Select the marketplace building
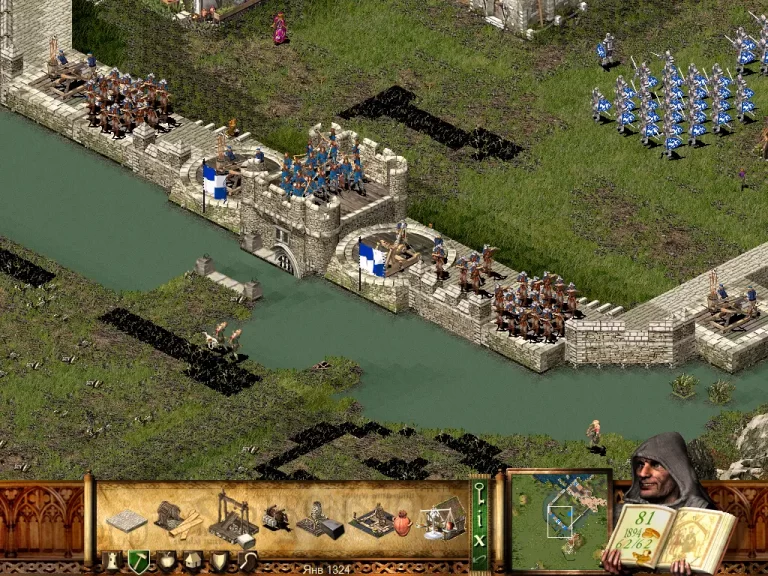This screenshot has height=576, width=768. tap(442, 518)
